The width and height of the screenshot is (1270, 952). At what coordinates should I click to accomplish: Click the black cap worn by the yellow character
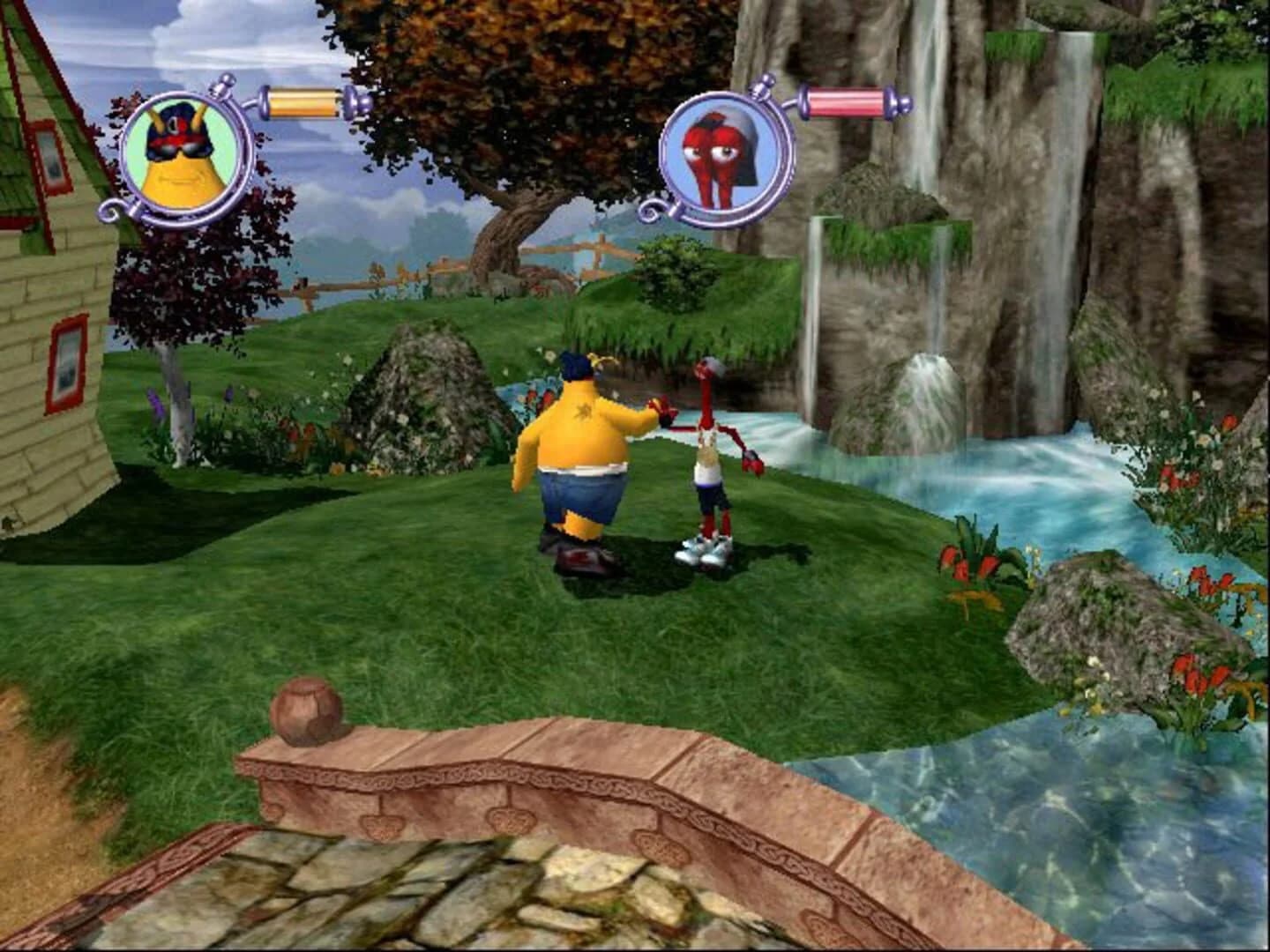[x=176, y=115]
